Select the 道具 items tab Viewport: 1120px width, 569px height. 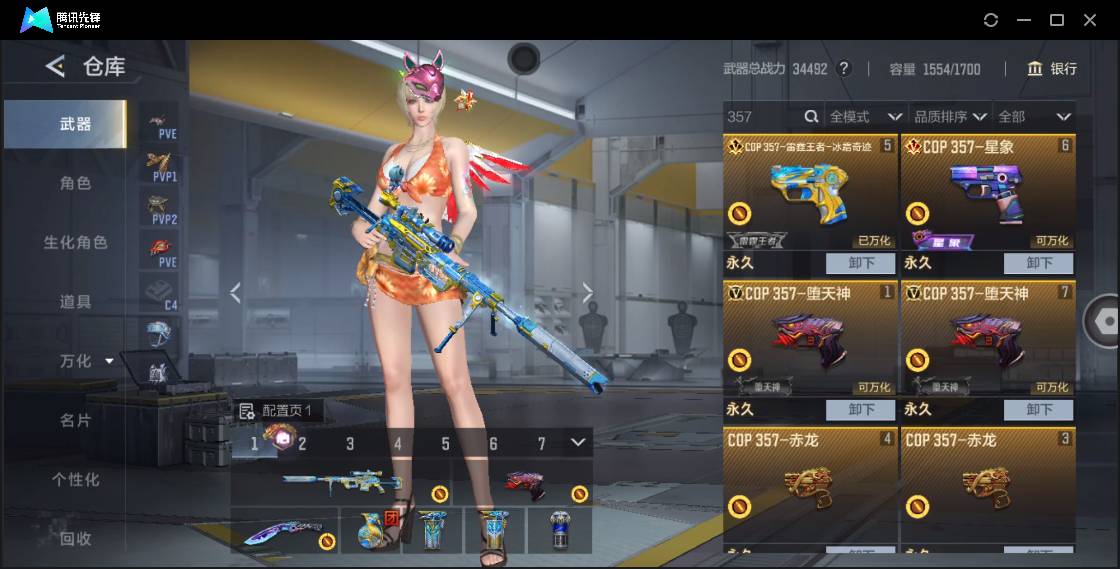point(75,301)
